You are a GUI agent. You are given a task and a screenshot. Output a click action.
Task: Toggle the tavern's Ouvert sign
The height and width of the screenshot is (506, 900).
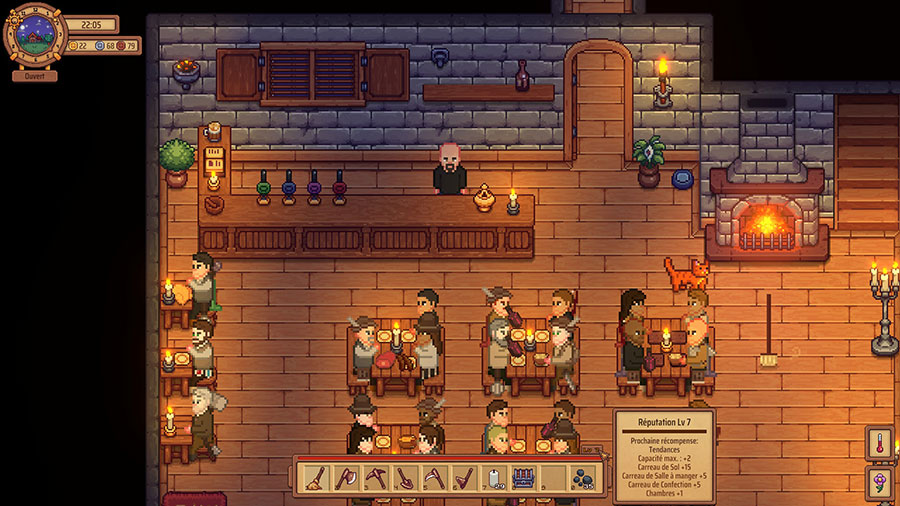coord(35,75)
